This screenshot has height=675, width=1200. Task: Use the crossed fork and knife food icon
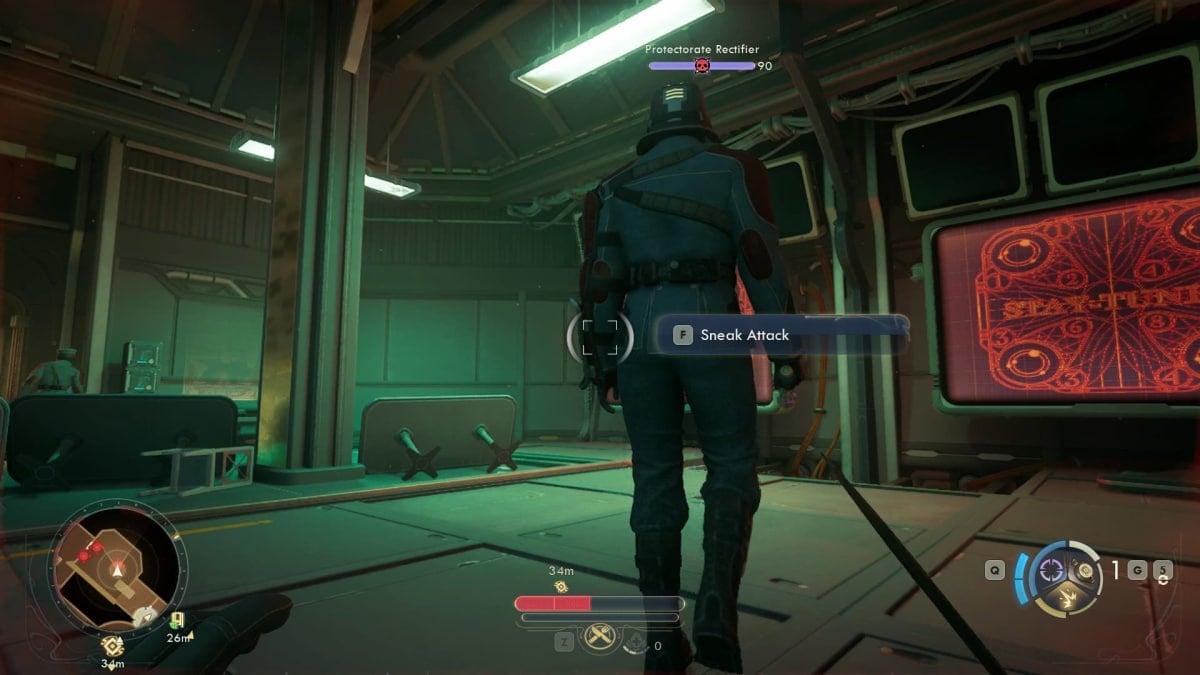click(x=600, y=637)
